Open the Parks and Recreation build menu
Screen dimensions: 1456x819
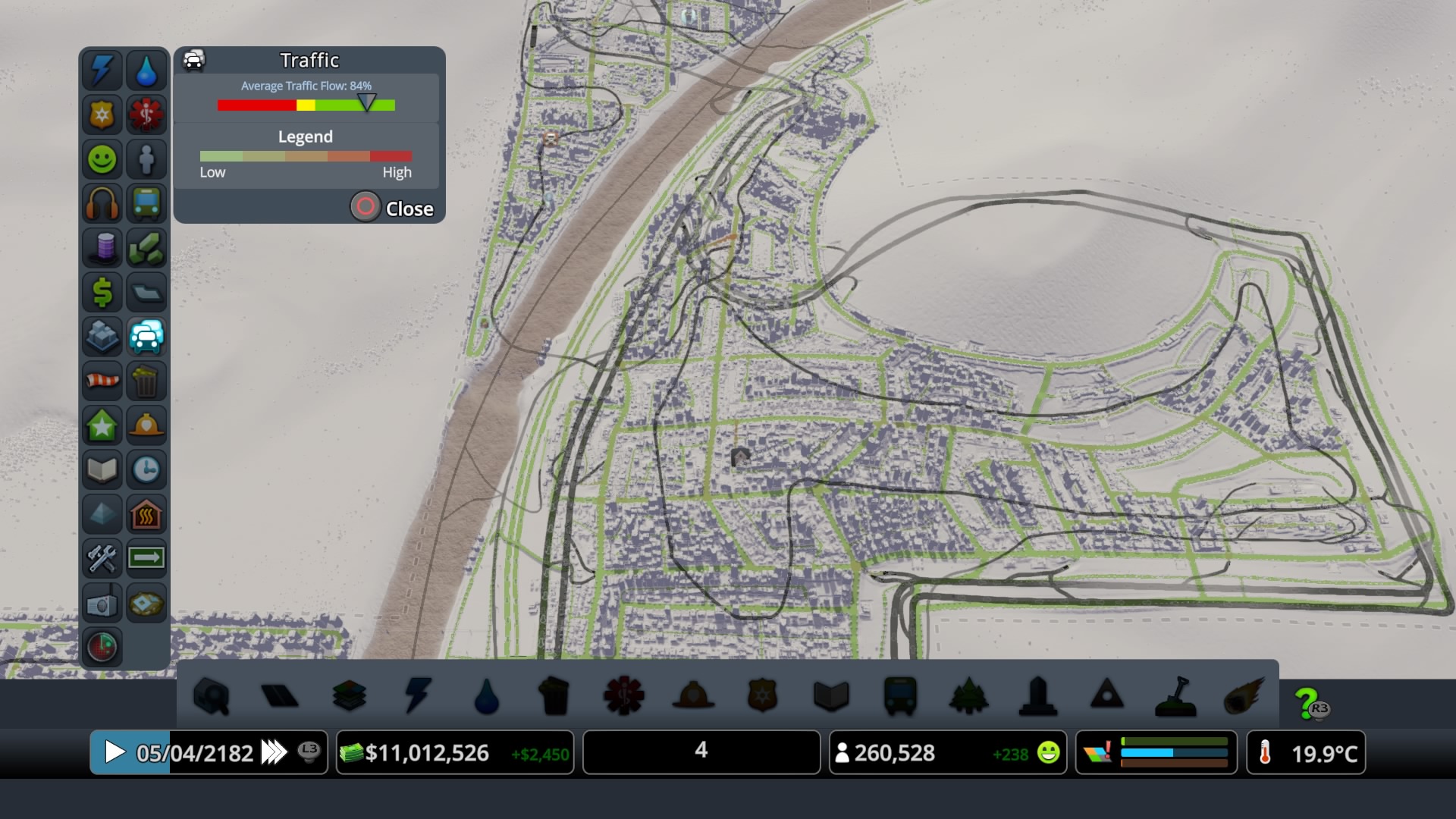pyautogui.click(x=970, y=696)
